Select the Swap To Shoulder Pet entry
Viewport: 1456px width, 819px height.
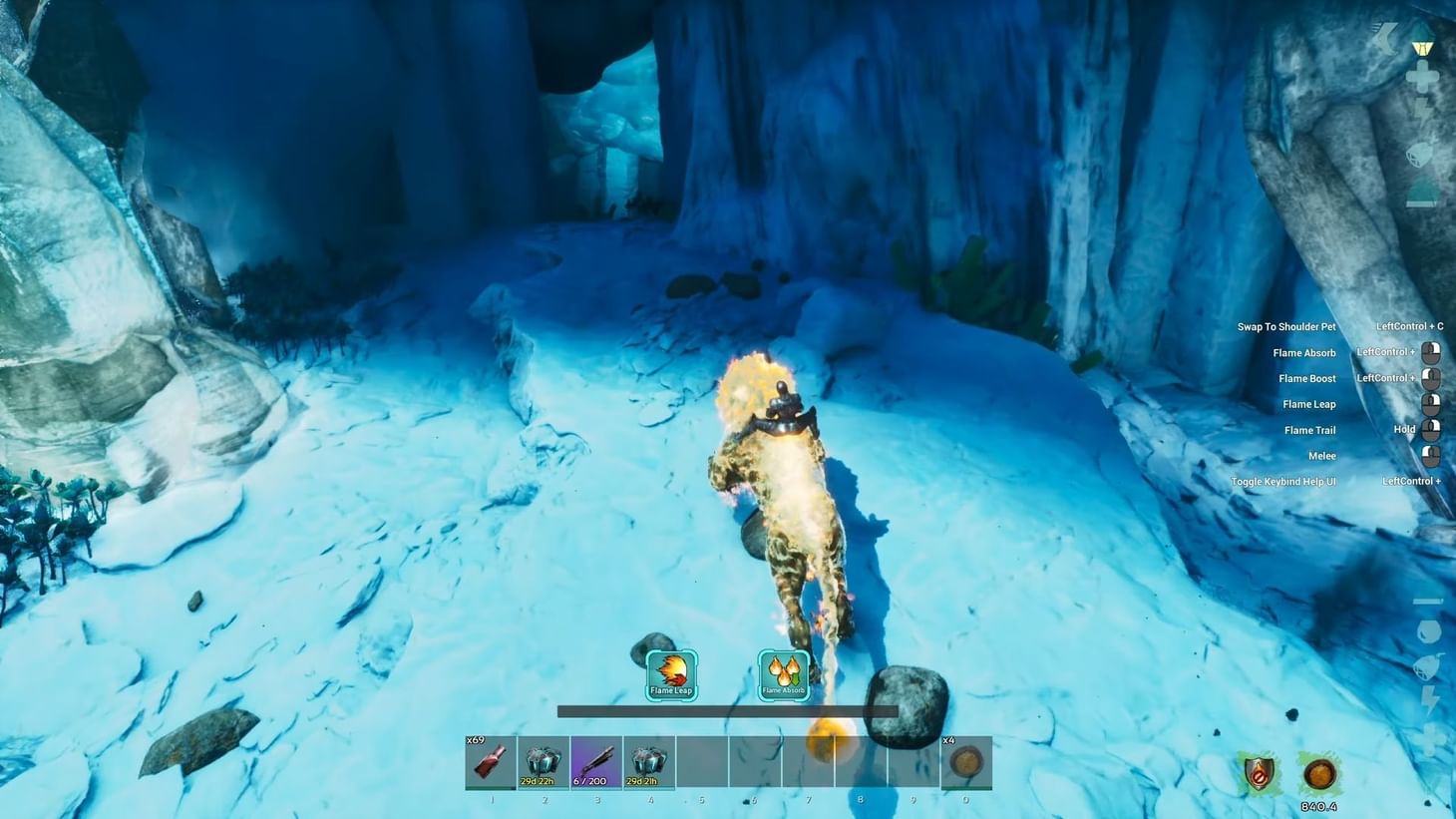click(x=1285, y=326)
